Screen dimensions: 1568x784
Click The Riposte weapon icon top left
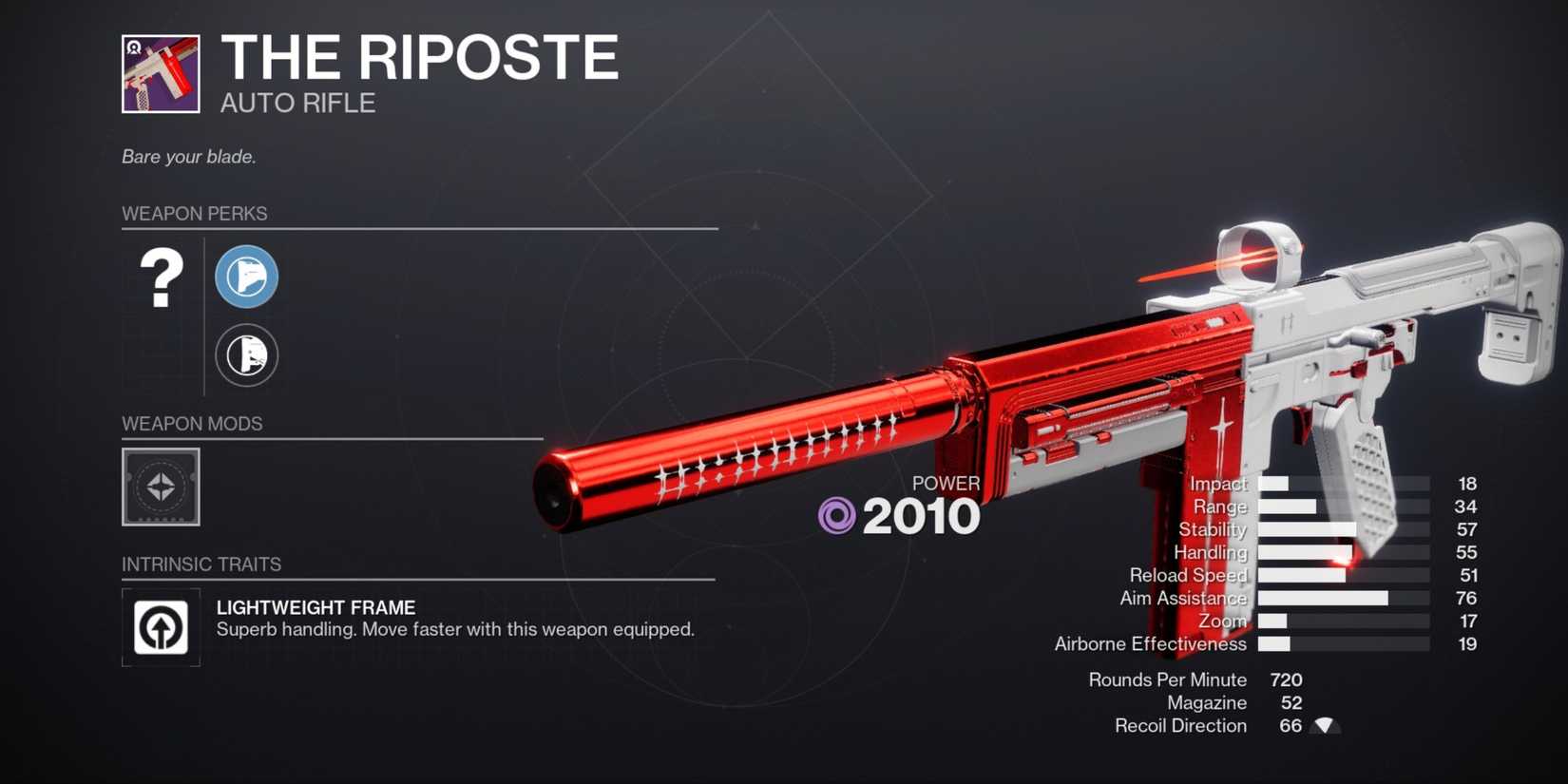coord(158,75)
